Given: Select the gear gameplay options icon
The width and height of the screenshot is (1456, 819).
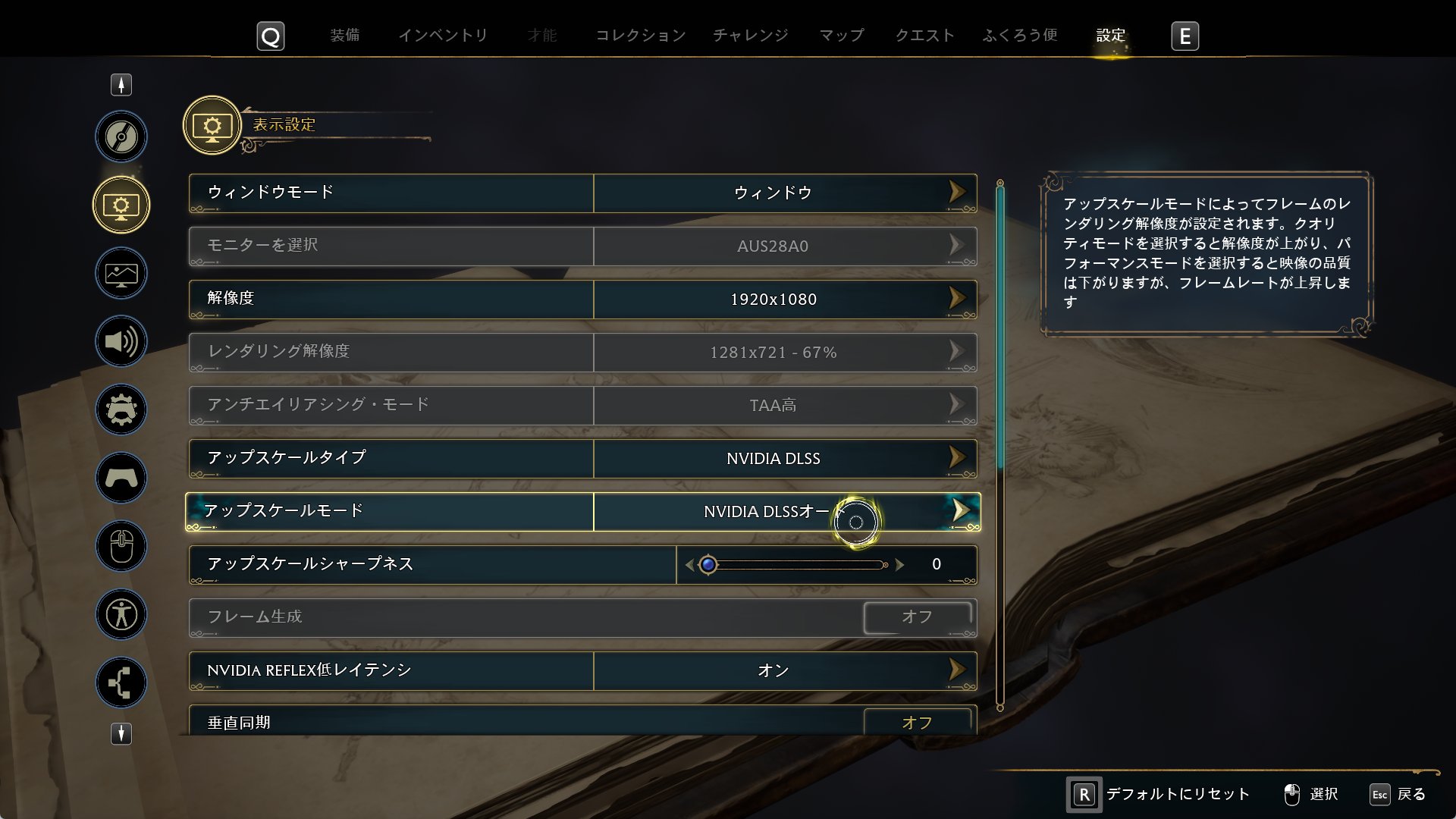Looking at the screenshot, I should tap(121, 409).
